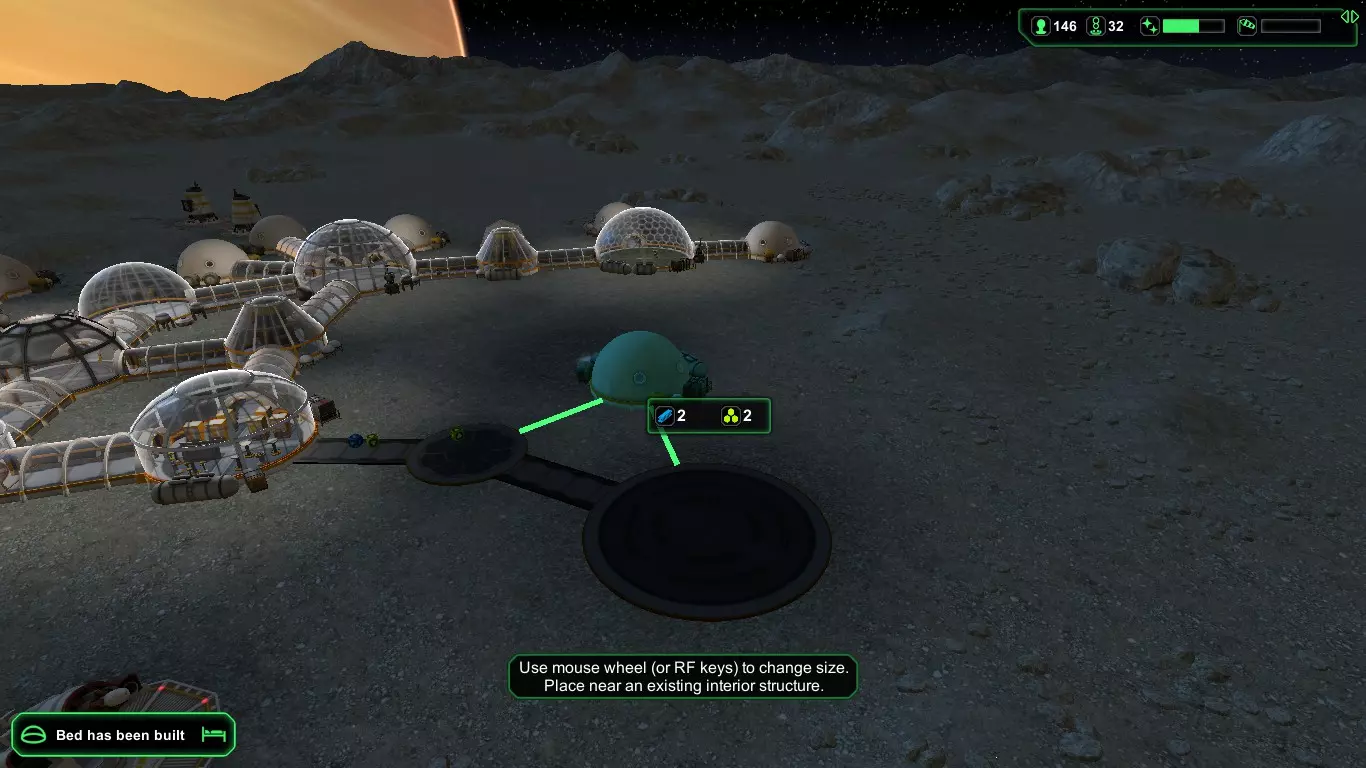
Task: Click the colonist population icon
Action: pos(1040,26)
